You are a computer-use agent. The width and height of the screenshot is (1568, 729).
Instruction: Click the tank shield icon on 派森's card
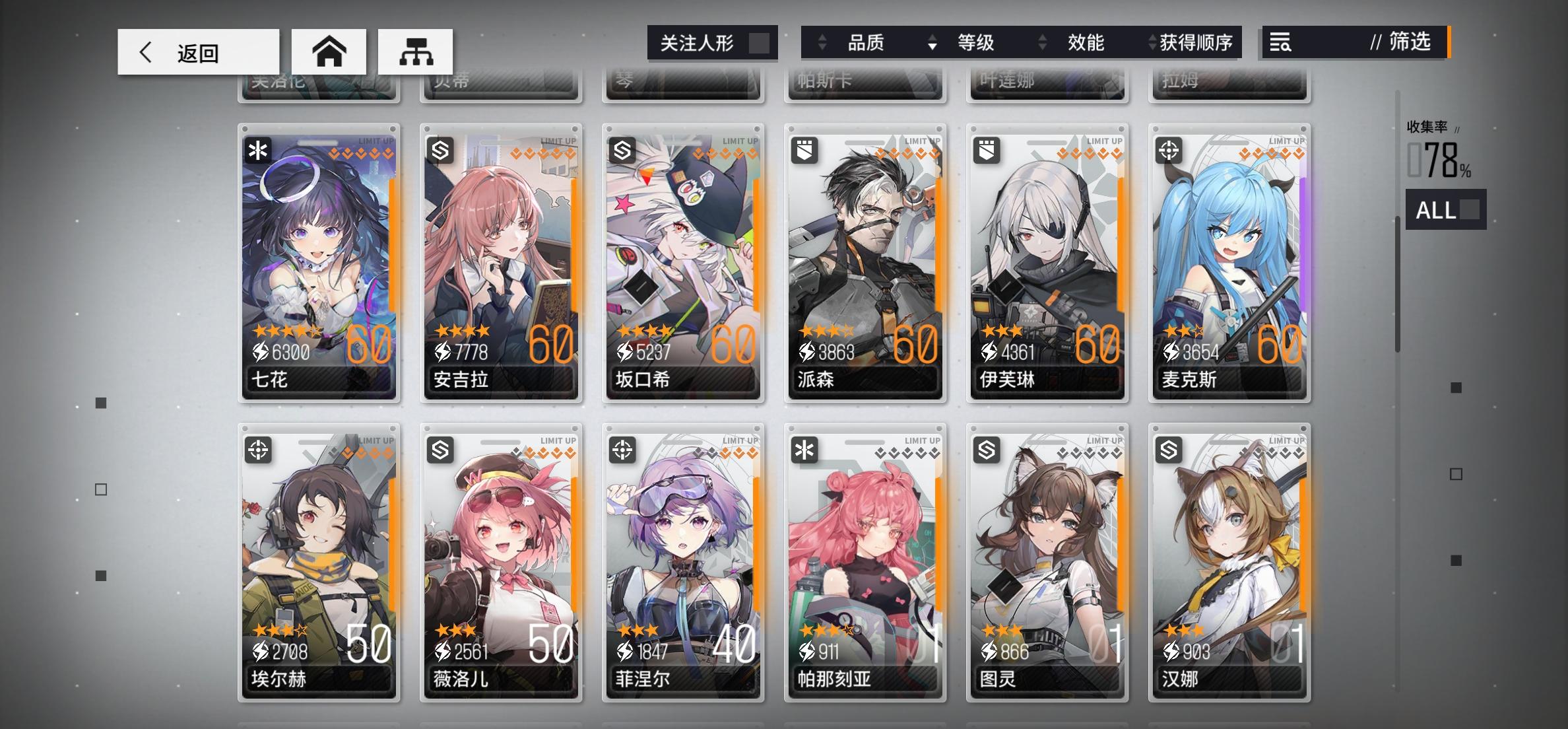(803, 149)
